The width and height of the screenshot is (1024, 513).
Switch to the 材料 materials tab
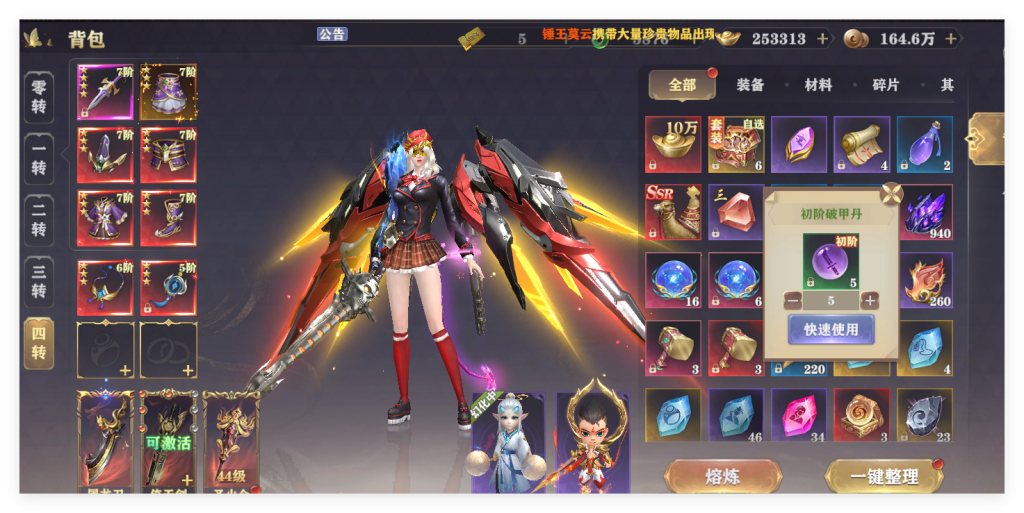pyautogui.click(x=818, y=85)
